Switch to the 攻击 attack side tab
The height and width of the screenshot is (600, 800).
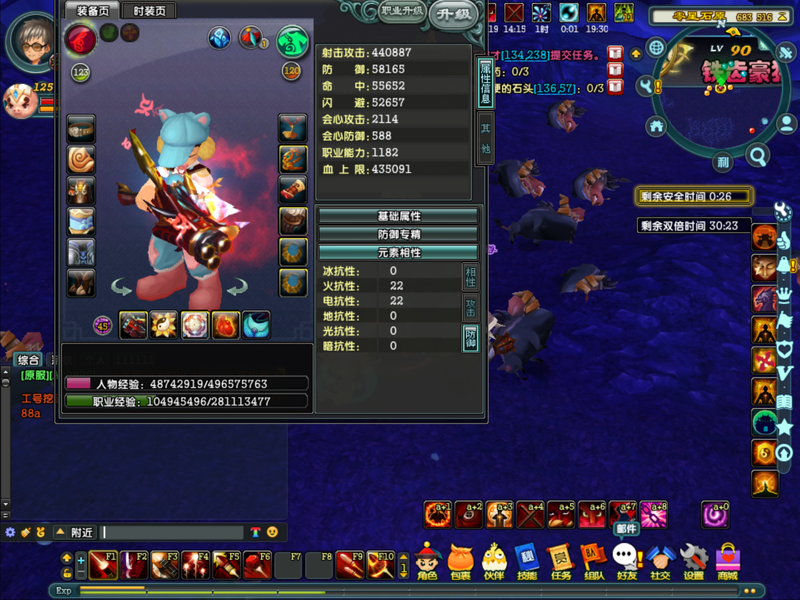click(470, 307)
